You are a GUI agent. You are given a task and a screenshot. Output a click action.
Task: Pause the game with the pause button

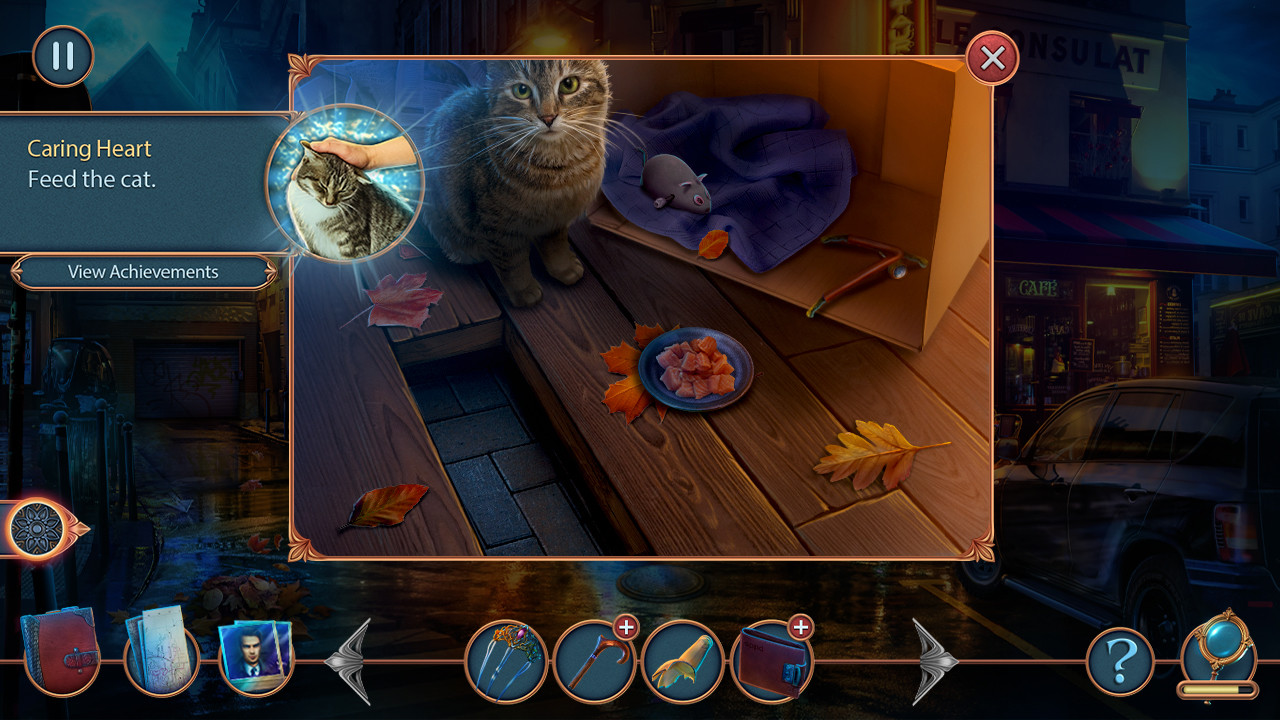[x=62, y=56]
